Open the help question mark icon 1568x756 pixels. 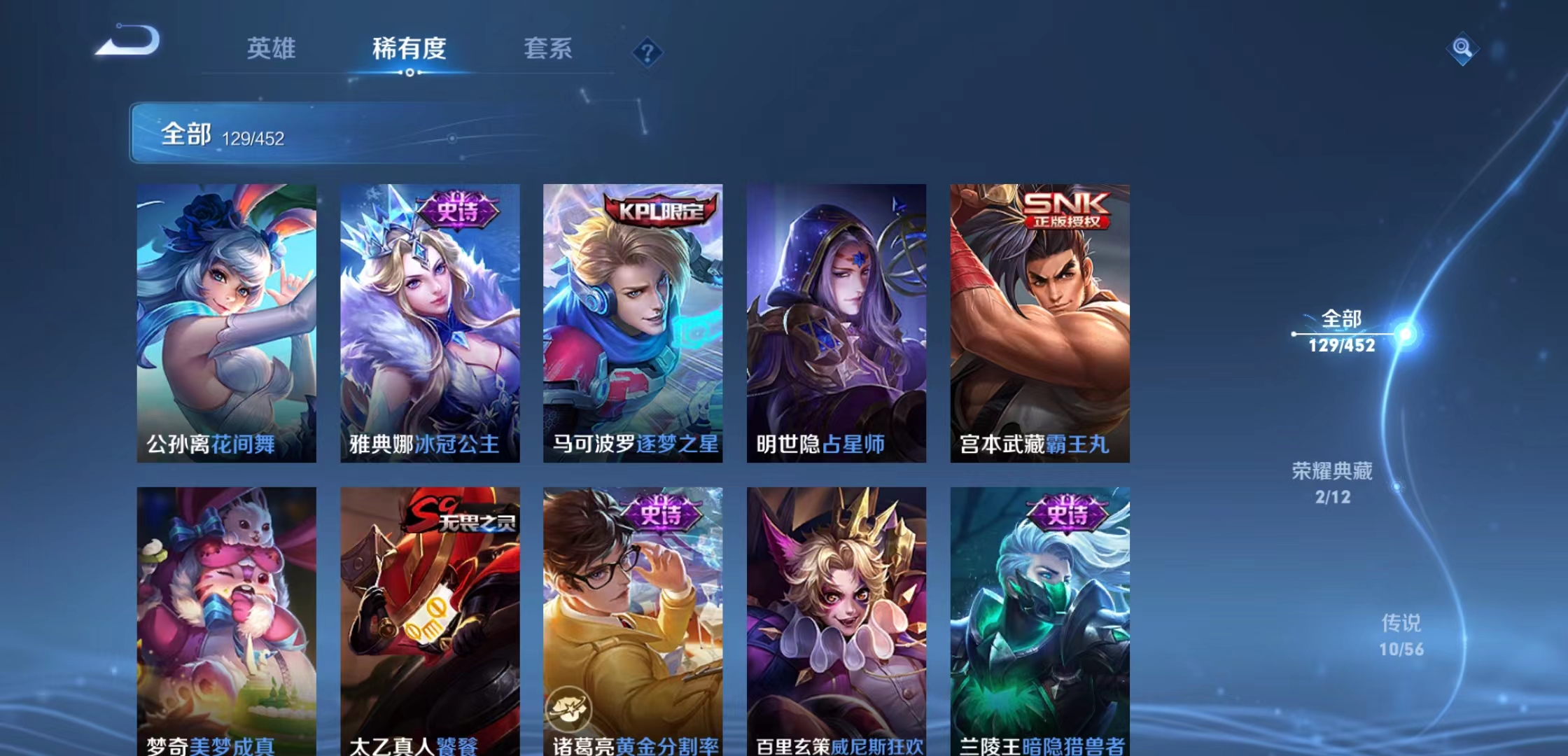pyautogui.click(x=648, y=52)
